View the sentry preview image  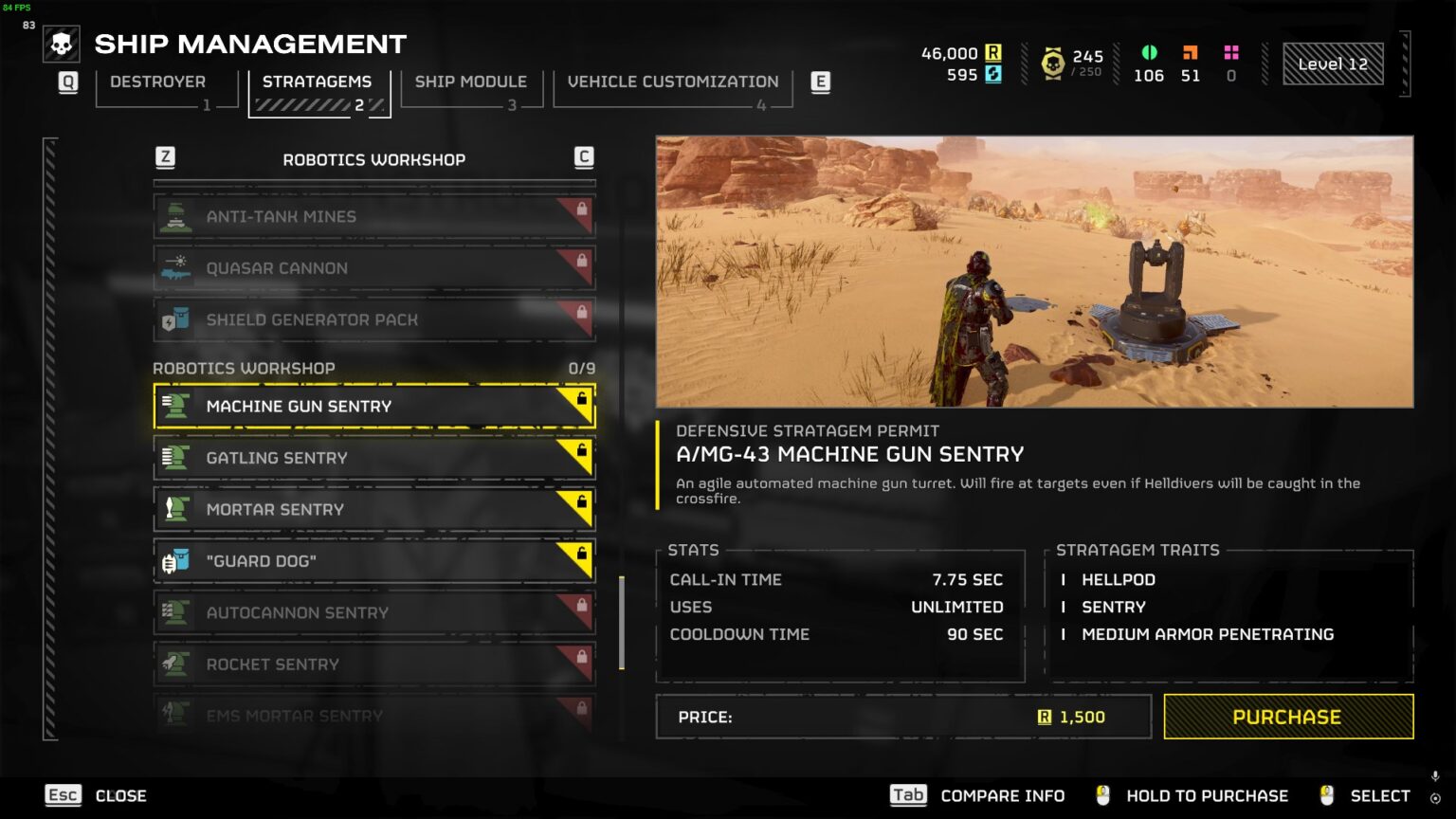tap(1034, 272)
